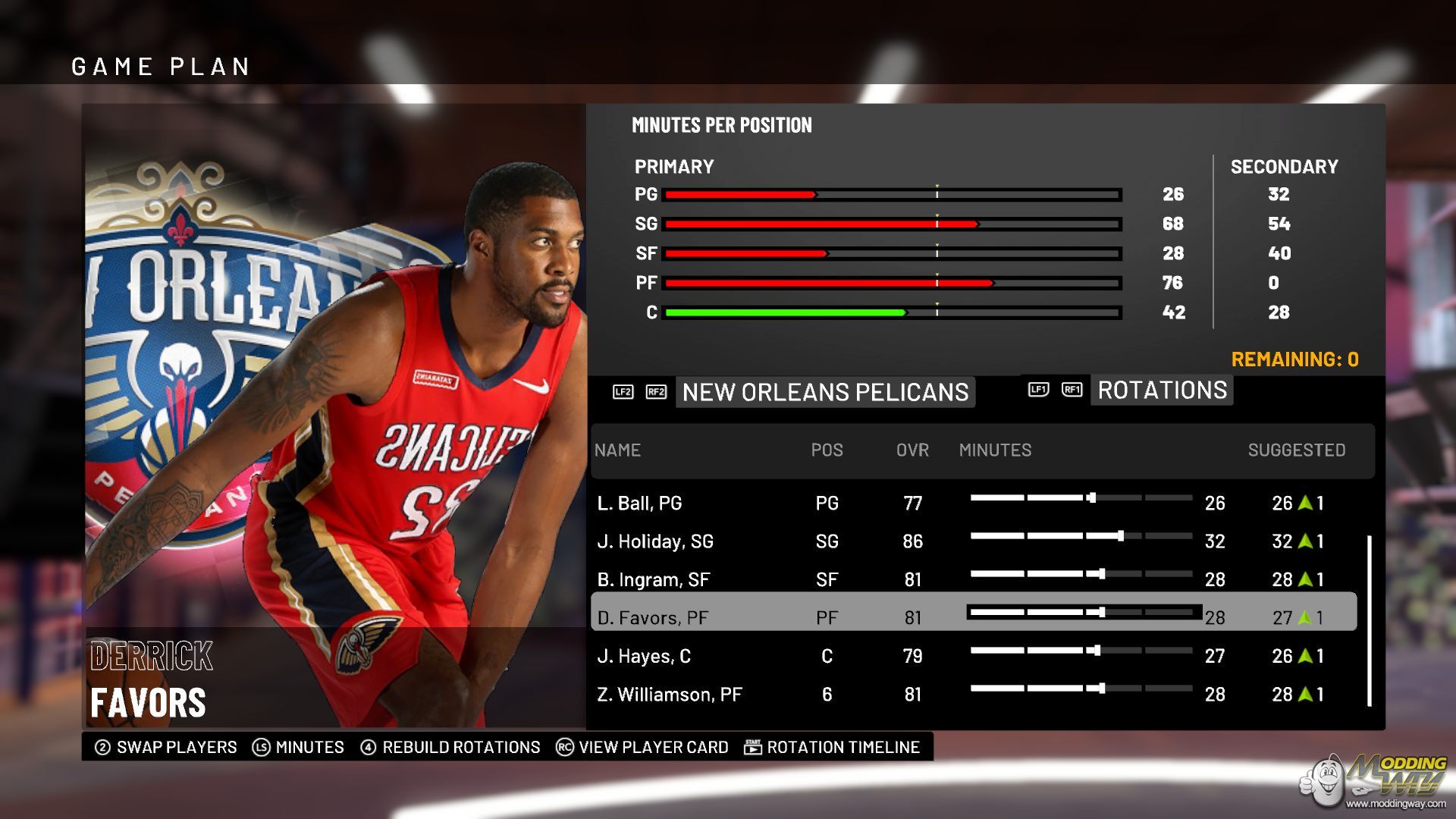Activate the Minutes option
1456x819 pixels.
[299, 747]
